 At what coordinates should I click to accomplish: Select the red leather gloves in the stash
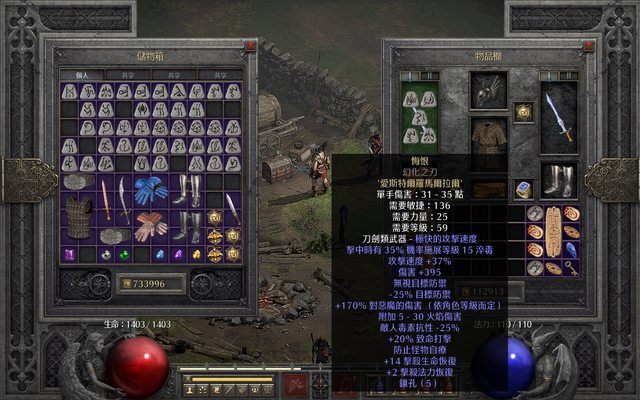151,225
